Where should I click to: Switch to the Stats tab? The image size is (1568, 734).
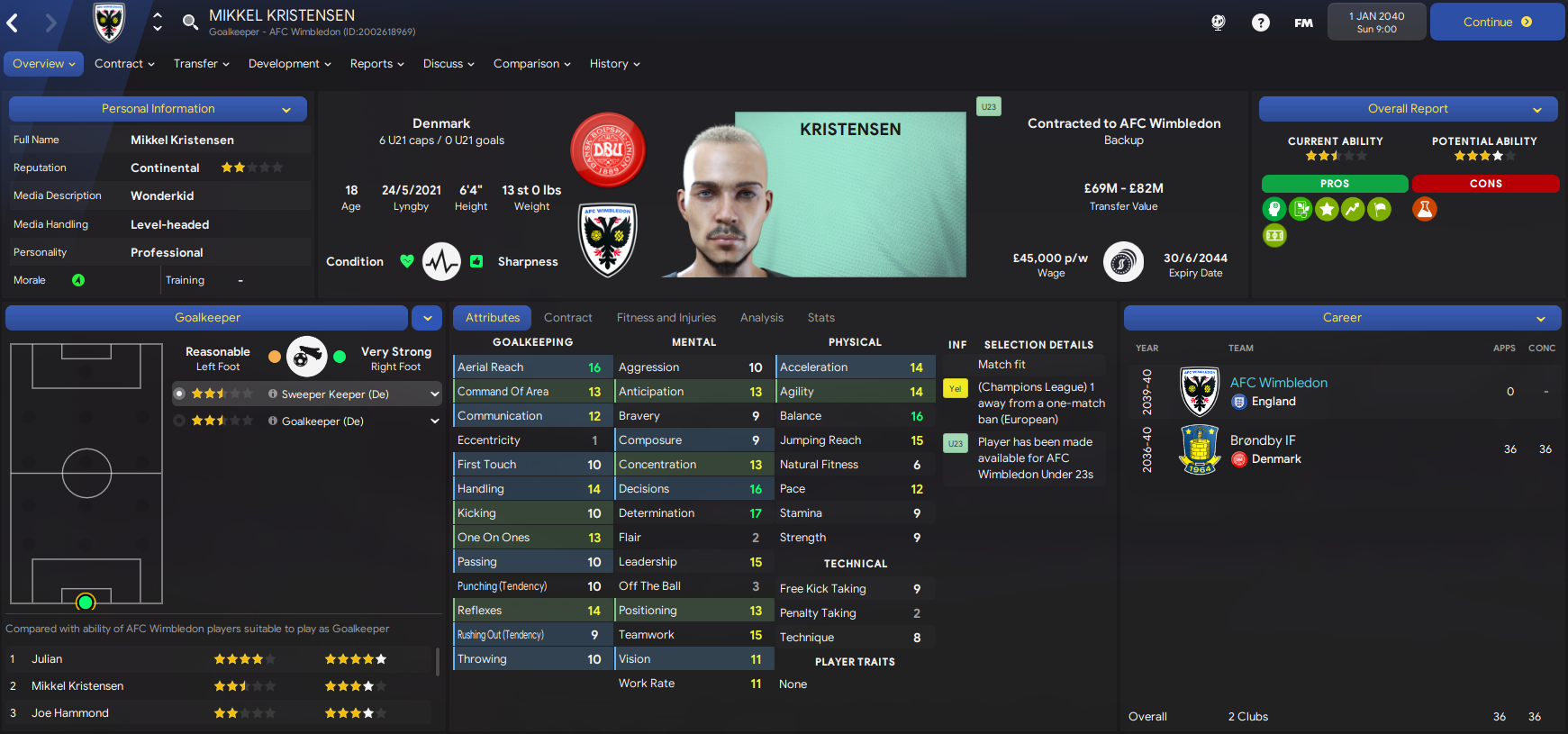click(820, 318)
